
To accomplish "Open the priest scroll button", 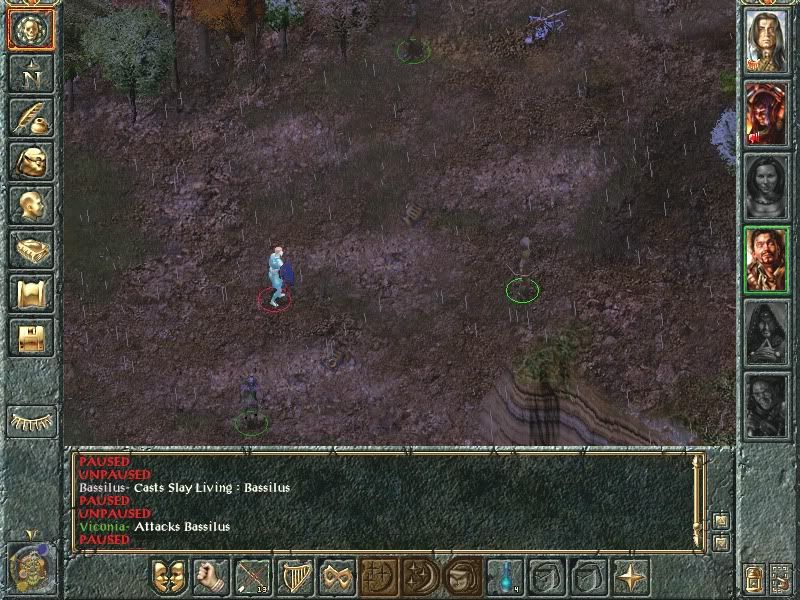I will 30,293.
